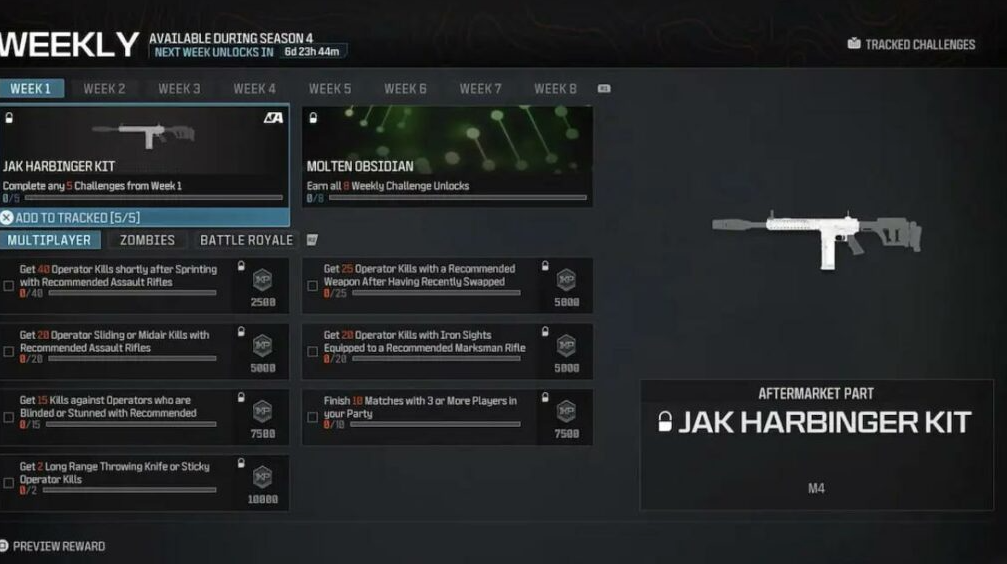Go to the Week 6 tab
The width and height of the screenshot is (1007, 564).
405,89
